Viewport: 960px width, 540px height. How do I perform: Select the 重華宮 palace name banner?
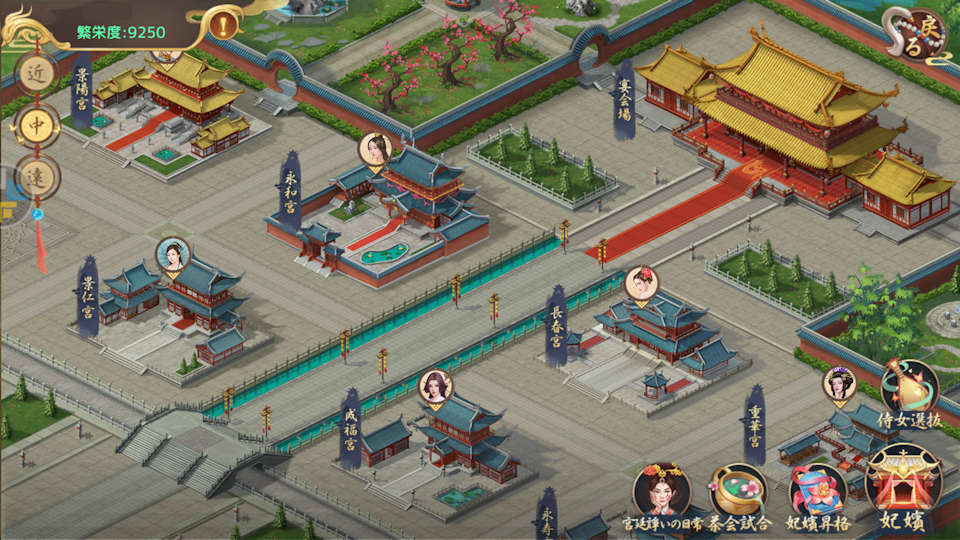[x=755, y=423]
